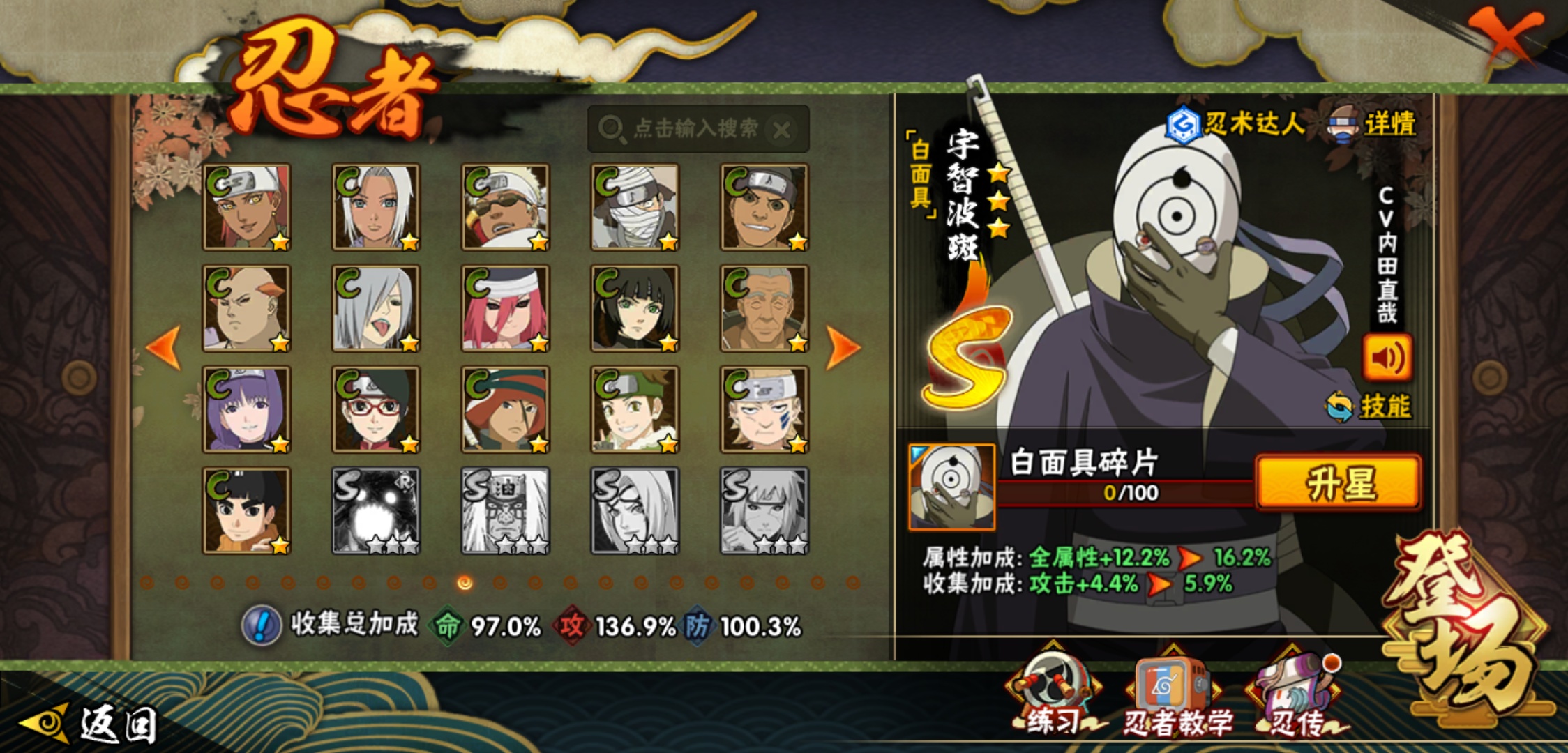Show collection bonus info exclamation icon
The image size is (1568, 753).
pos(262,625)
